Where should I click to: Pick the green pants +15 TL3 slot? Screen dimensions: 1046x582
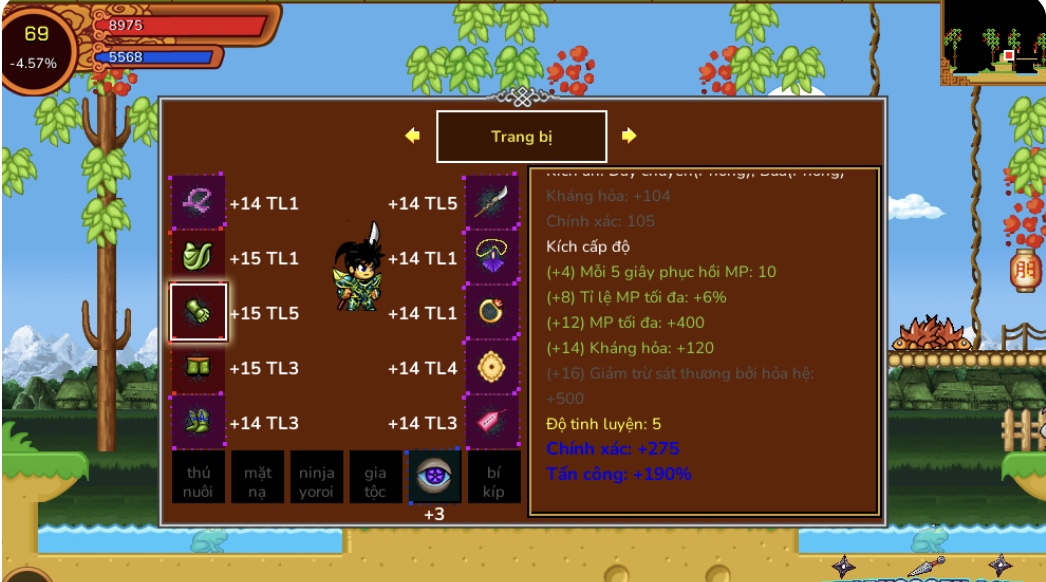(x=197, y=368)
